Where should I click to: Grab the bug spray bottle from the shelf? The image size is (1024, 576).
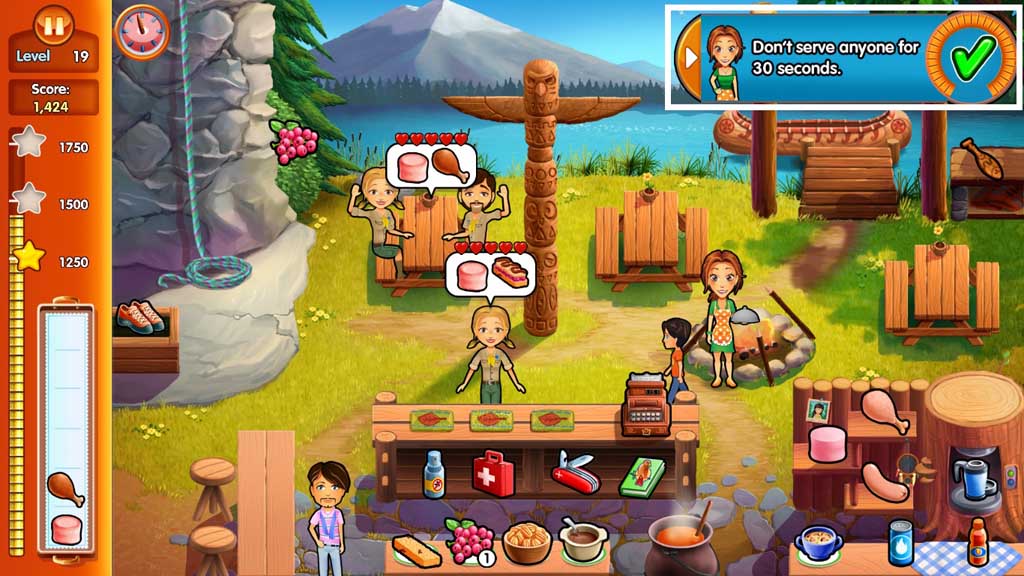coord(433,473)
